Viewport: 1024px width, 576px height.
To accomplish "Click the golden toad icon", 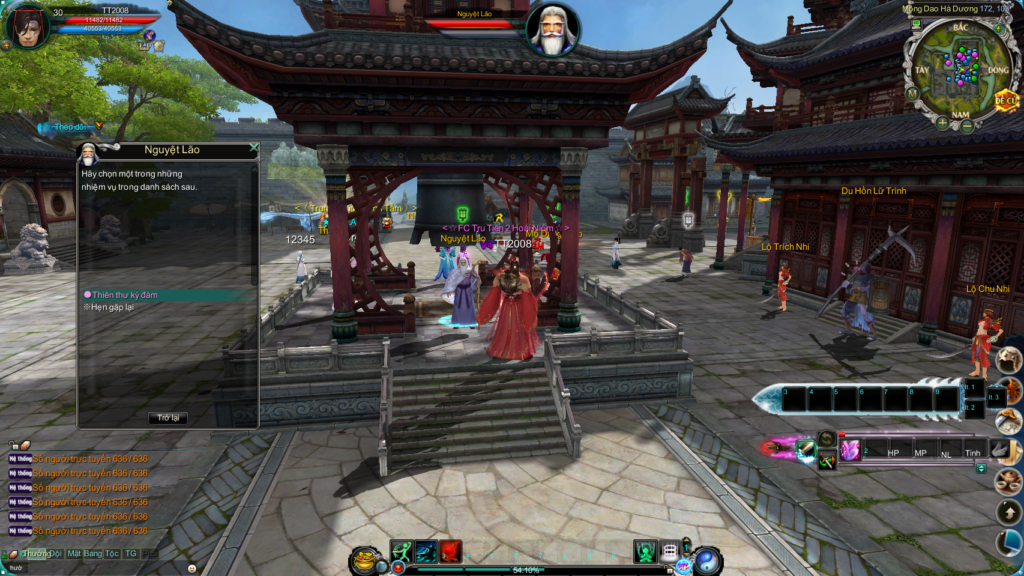I will [364, 558].
